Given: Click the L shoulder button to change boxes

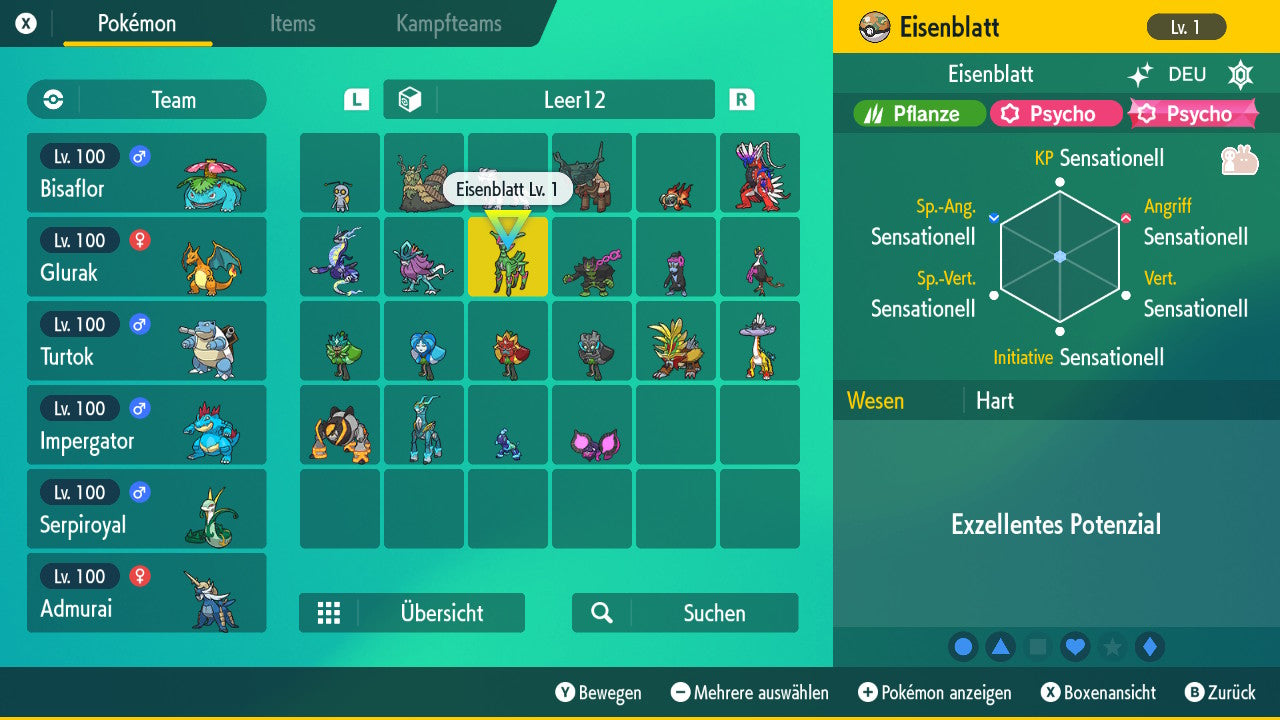Looking at the screenshot, I should [x=355, y=99].
